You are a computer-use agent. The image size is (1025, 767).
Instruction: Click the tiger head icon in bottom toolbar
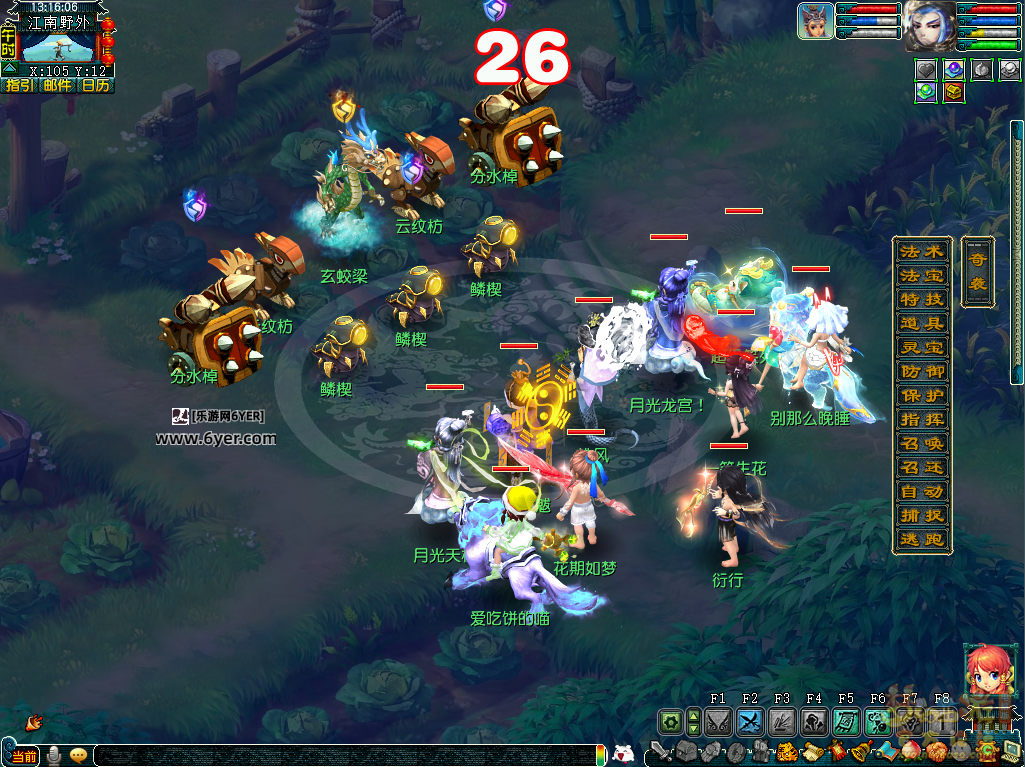click(x=787, y=751)
